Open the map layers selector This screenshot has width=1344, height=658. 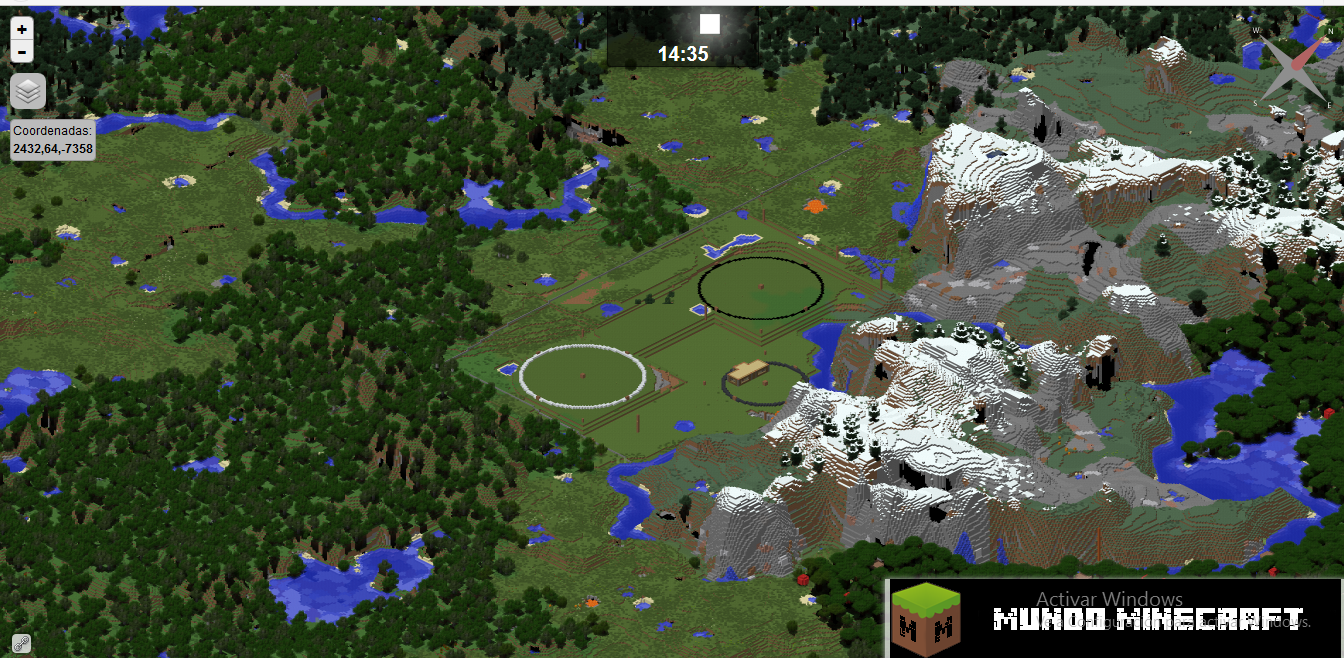28,91
